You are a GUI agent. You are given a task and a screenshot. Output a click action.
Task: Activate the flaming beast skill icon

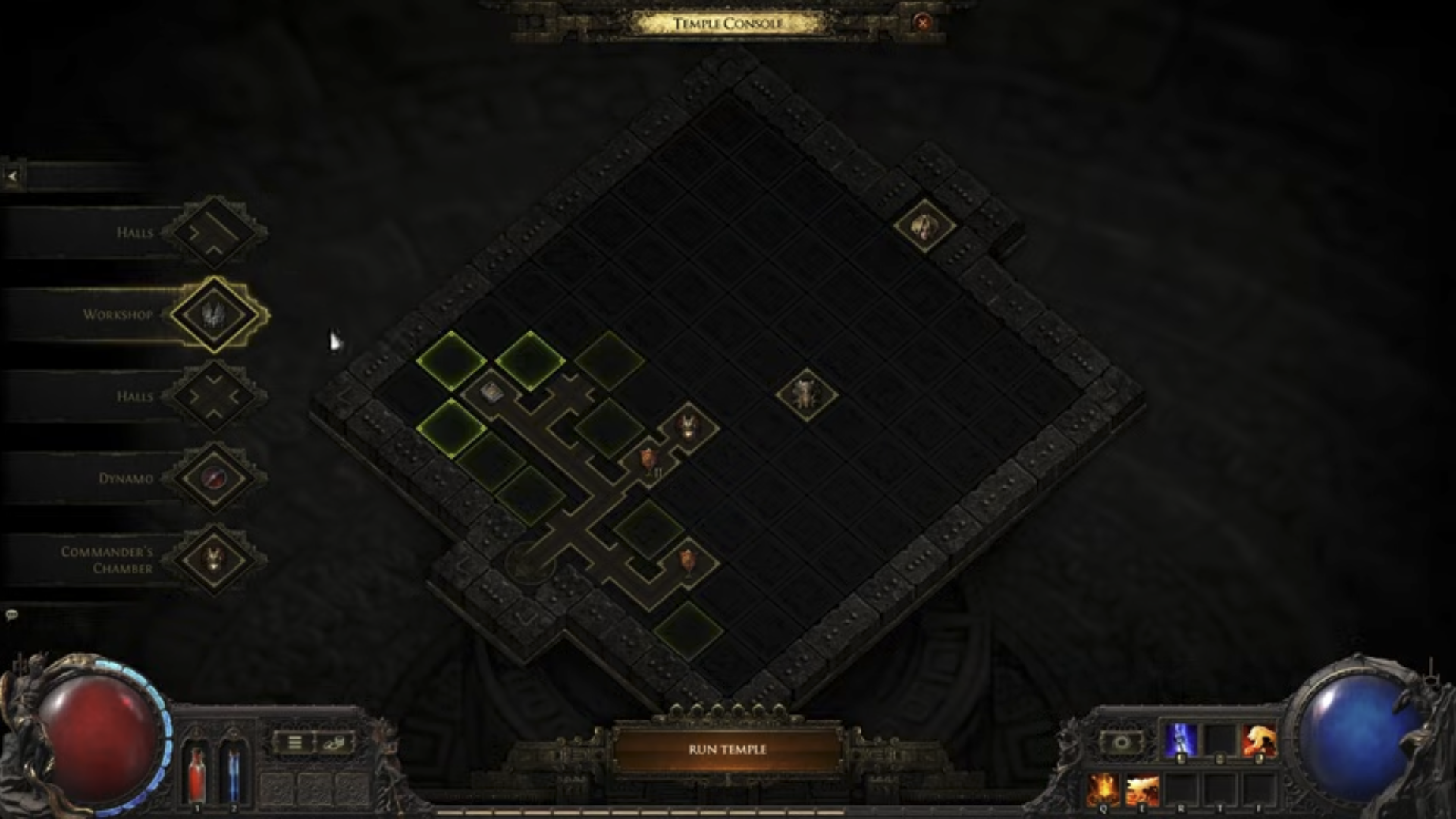pyautogui.click(x=1259, y=740)
